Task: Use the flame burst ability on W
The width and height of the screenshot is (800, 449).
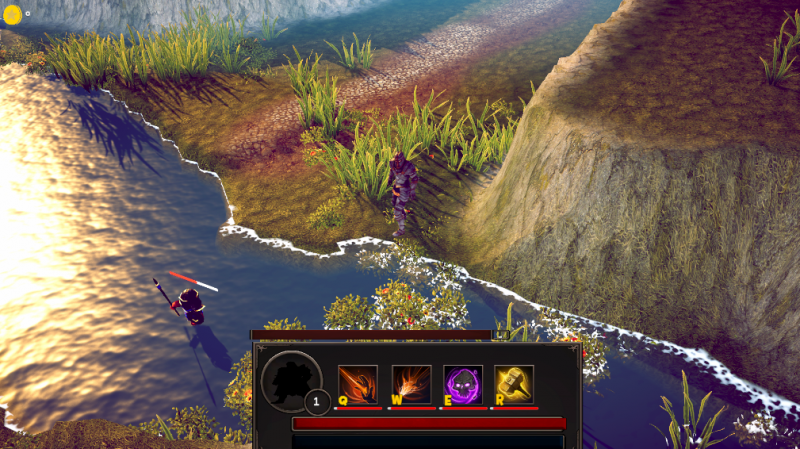Action: 411,384
